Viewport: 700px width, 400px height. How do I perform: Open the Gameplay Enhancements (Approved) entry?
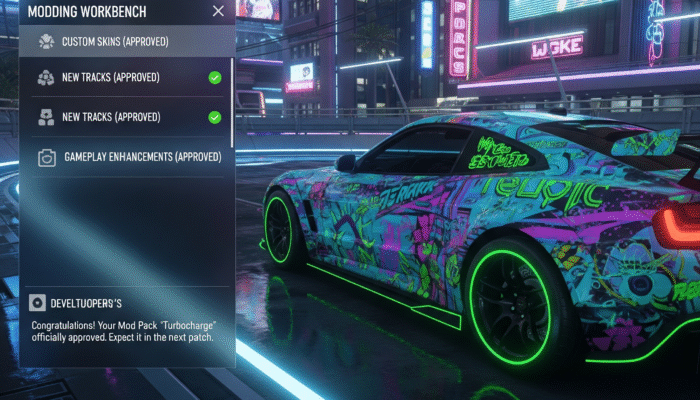click(127, 157)
